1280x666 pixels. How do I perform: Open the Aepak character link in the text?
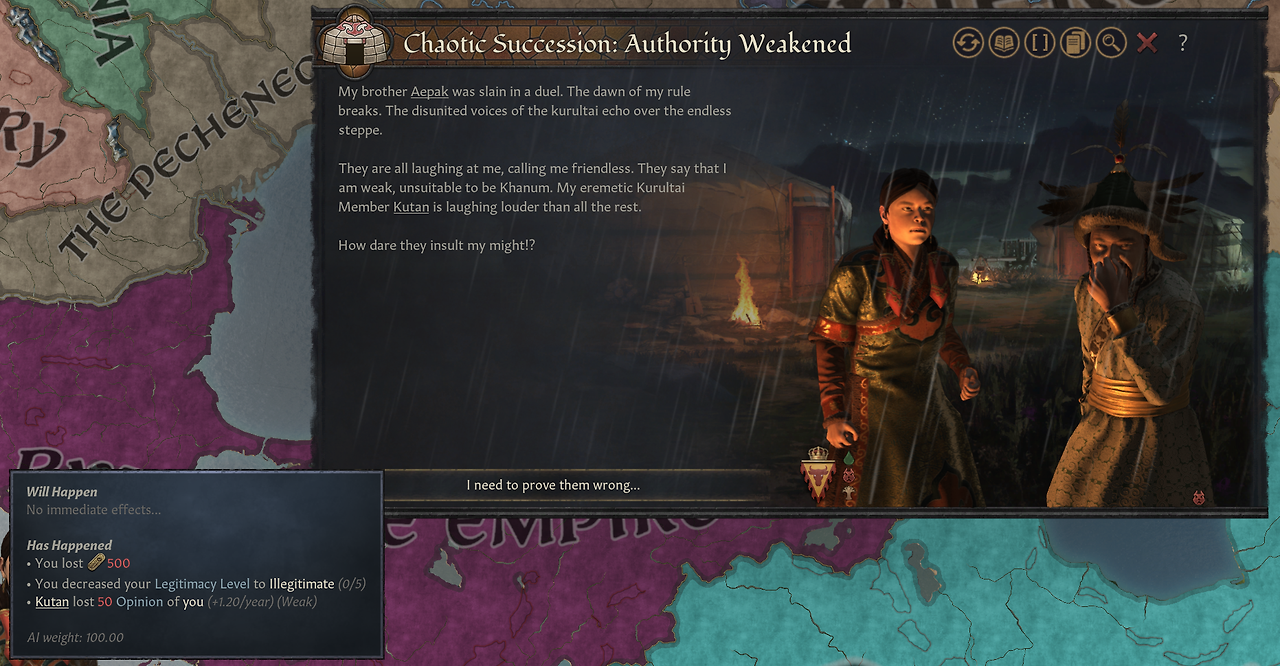(x=429, y=91)
